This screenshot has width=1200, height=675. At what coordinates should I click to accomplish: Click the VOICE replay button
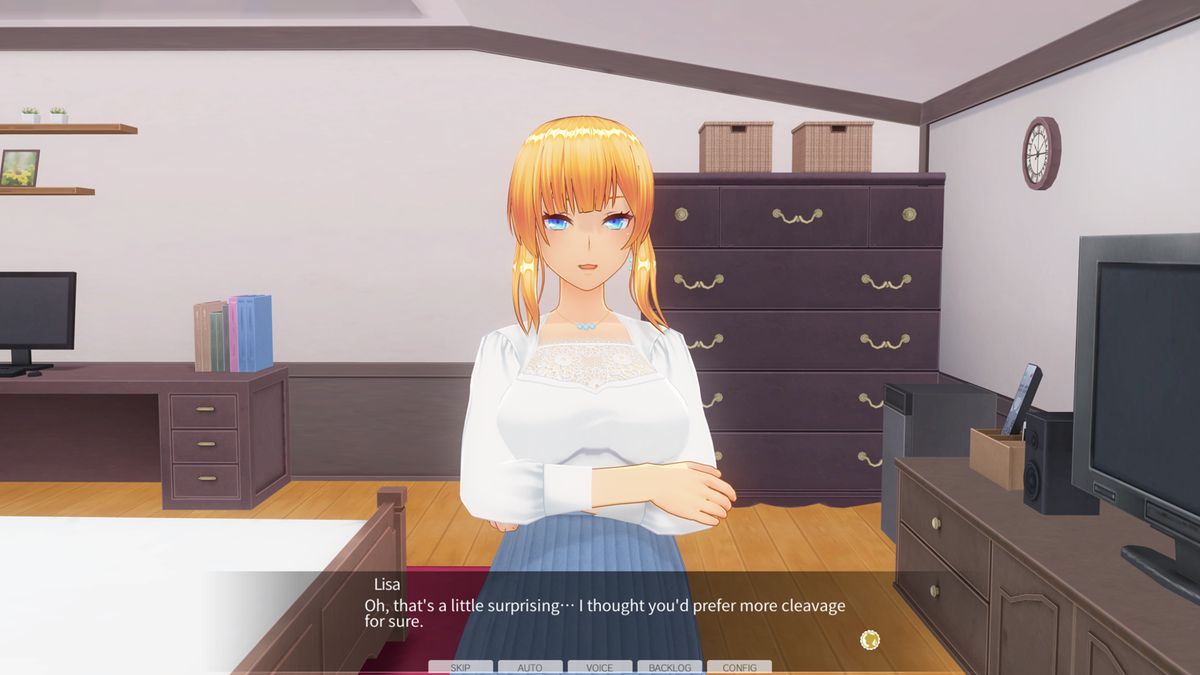pos(600,667)
